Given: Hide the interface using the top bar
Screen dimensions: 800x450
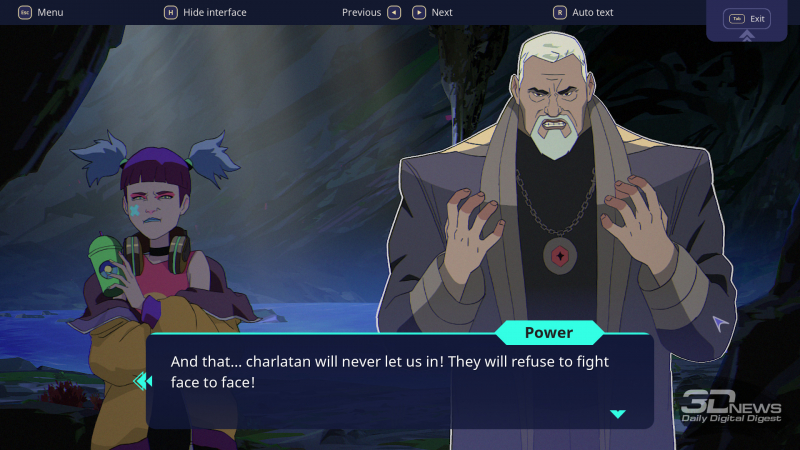Looking at the screenshot, I should click(205, 12).
